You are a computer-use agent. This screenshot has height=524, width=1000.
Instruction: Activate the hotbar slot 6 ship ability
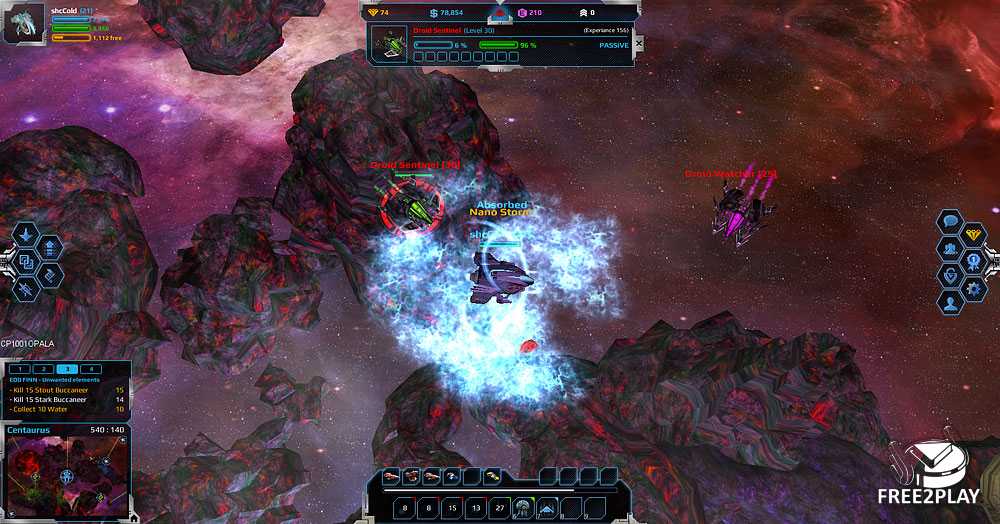pos(522,508)
